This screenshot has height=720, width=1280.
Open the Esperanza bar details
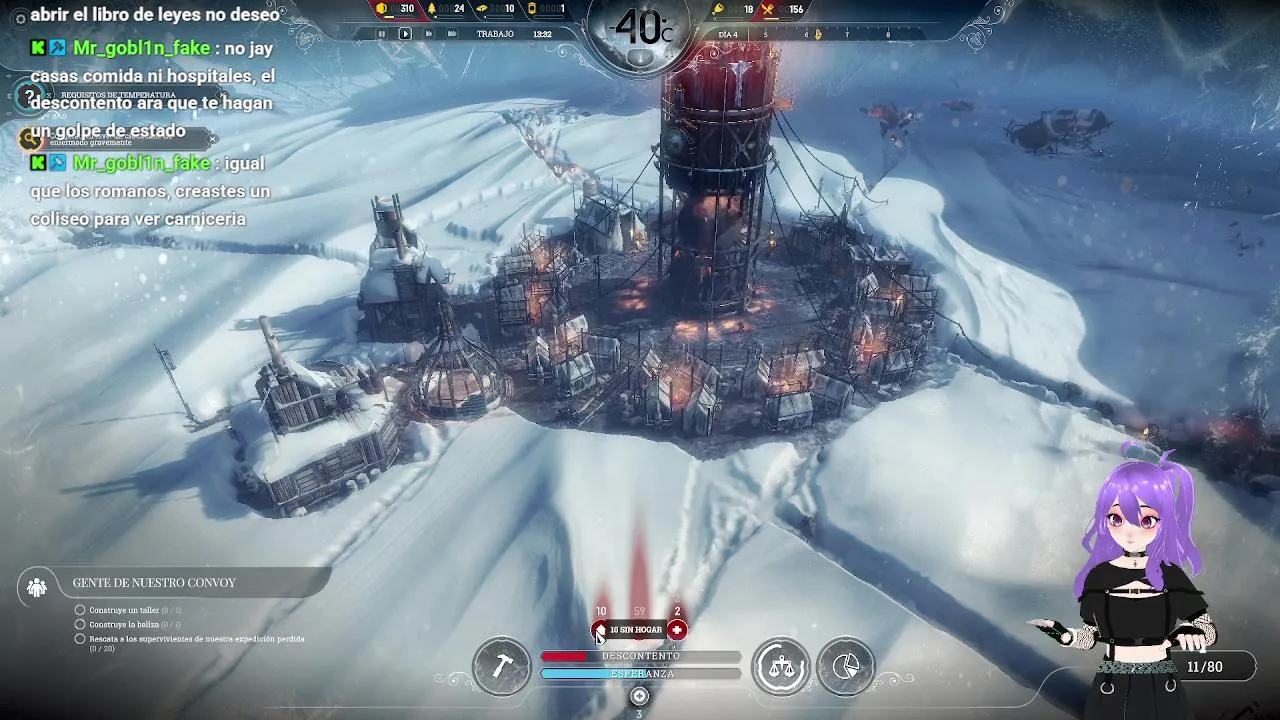coord(640,674)
